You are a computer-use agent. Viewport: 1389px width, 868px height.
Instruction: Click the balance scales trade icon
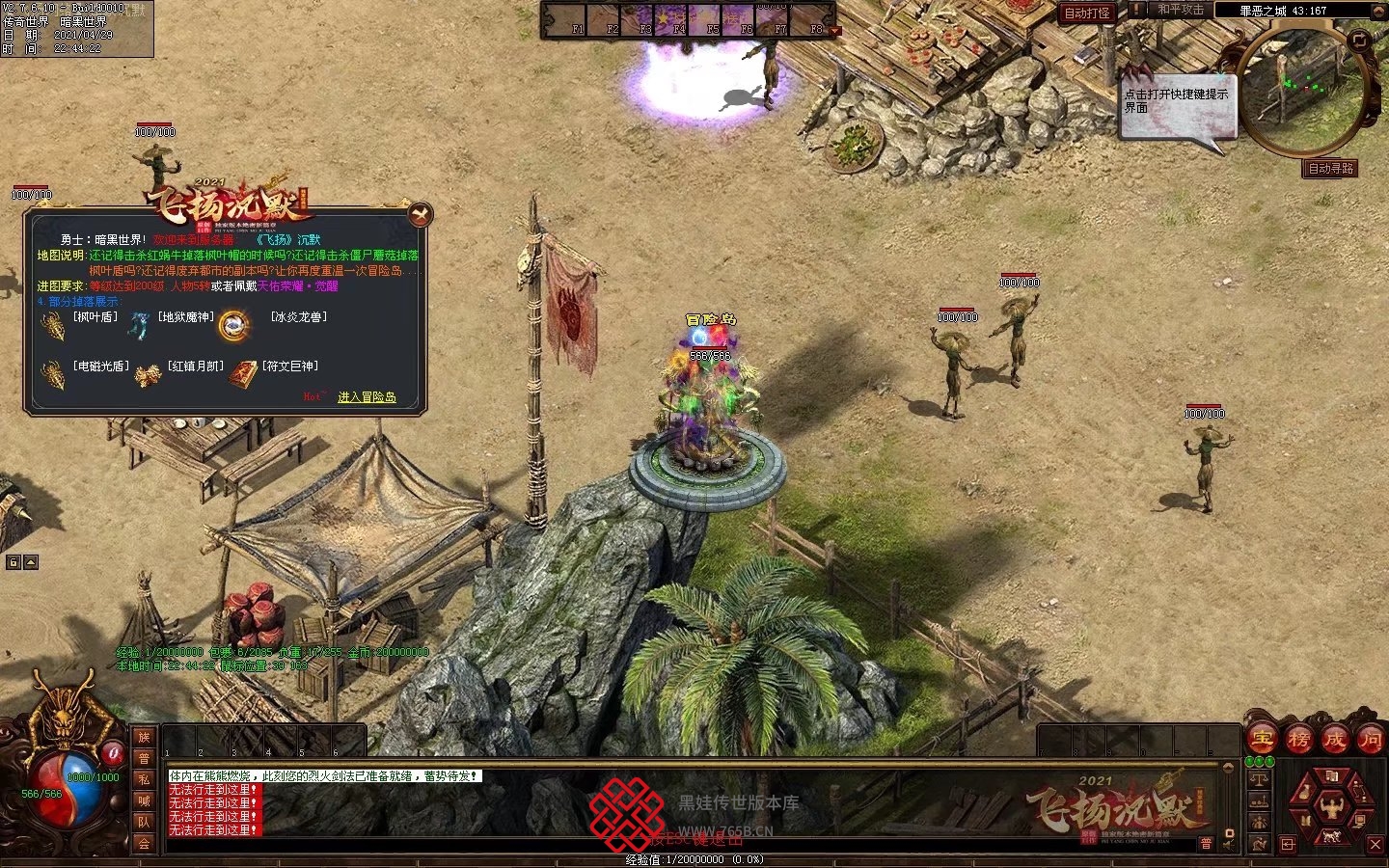tap(1260, 779)
